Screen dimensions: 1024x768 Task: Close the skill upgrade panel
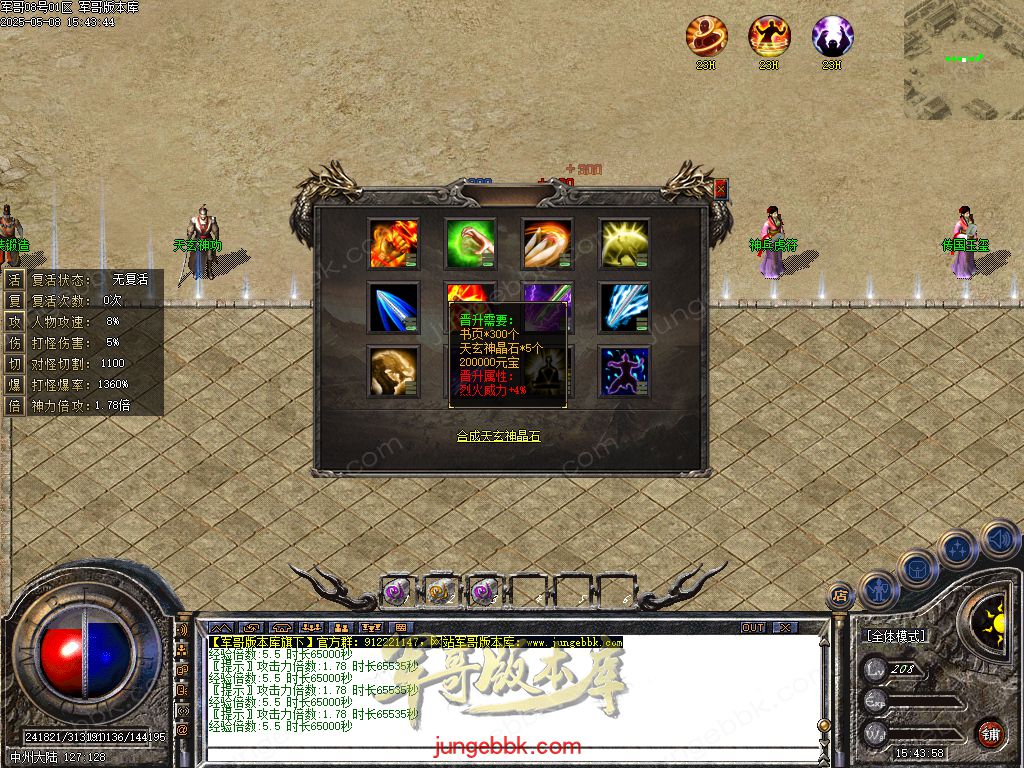[721, 188]
